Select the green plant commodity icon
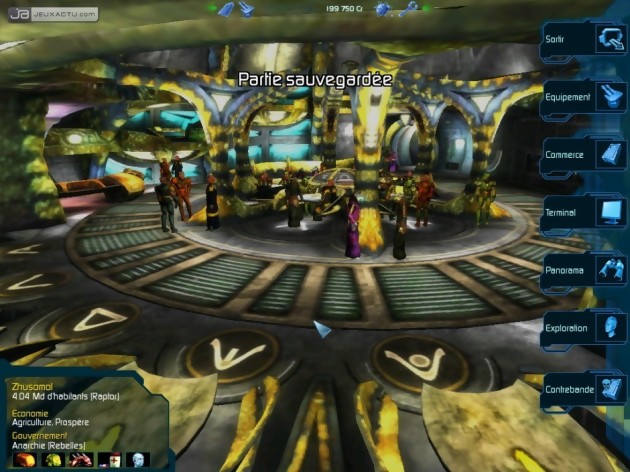Image resolution: width=630 pixels, height=472 pixels. point(49,460)
